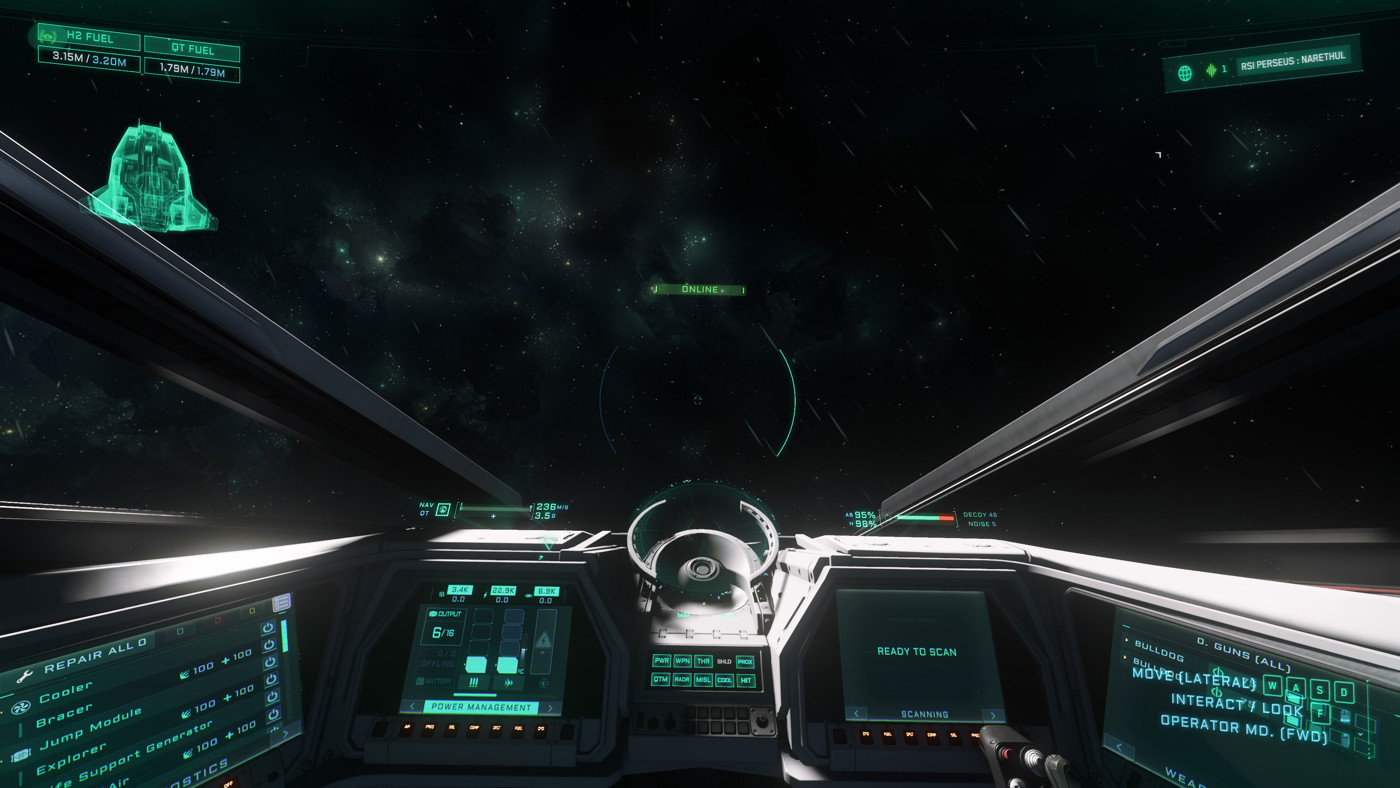The image size is (1400, 788).
Task: Switch to the SCANNING tab
Action: click(x=925, y=715)
